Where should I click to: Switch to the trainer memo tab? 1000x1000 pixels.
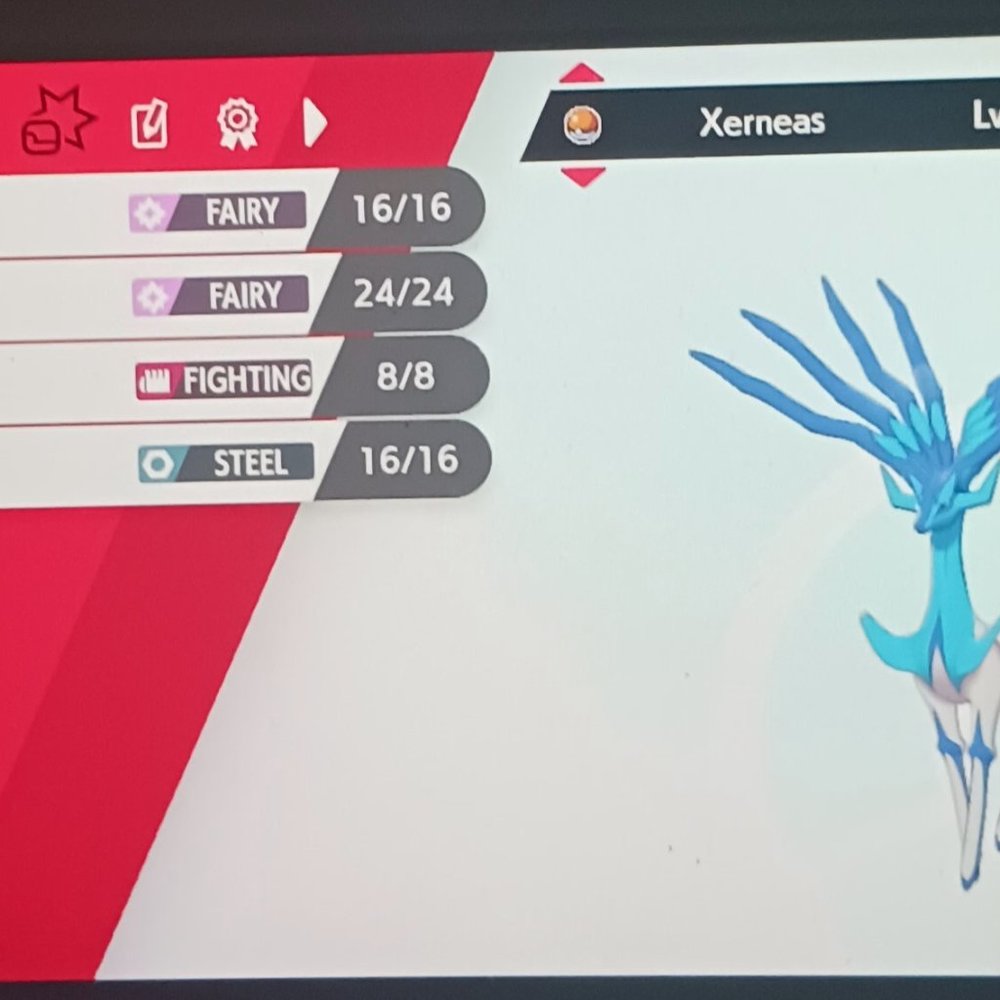pos(150,125)
